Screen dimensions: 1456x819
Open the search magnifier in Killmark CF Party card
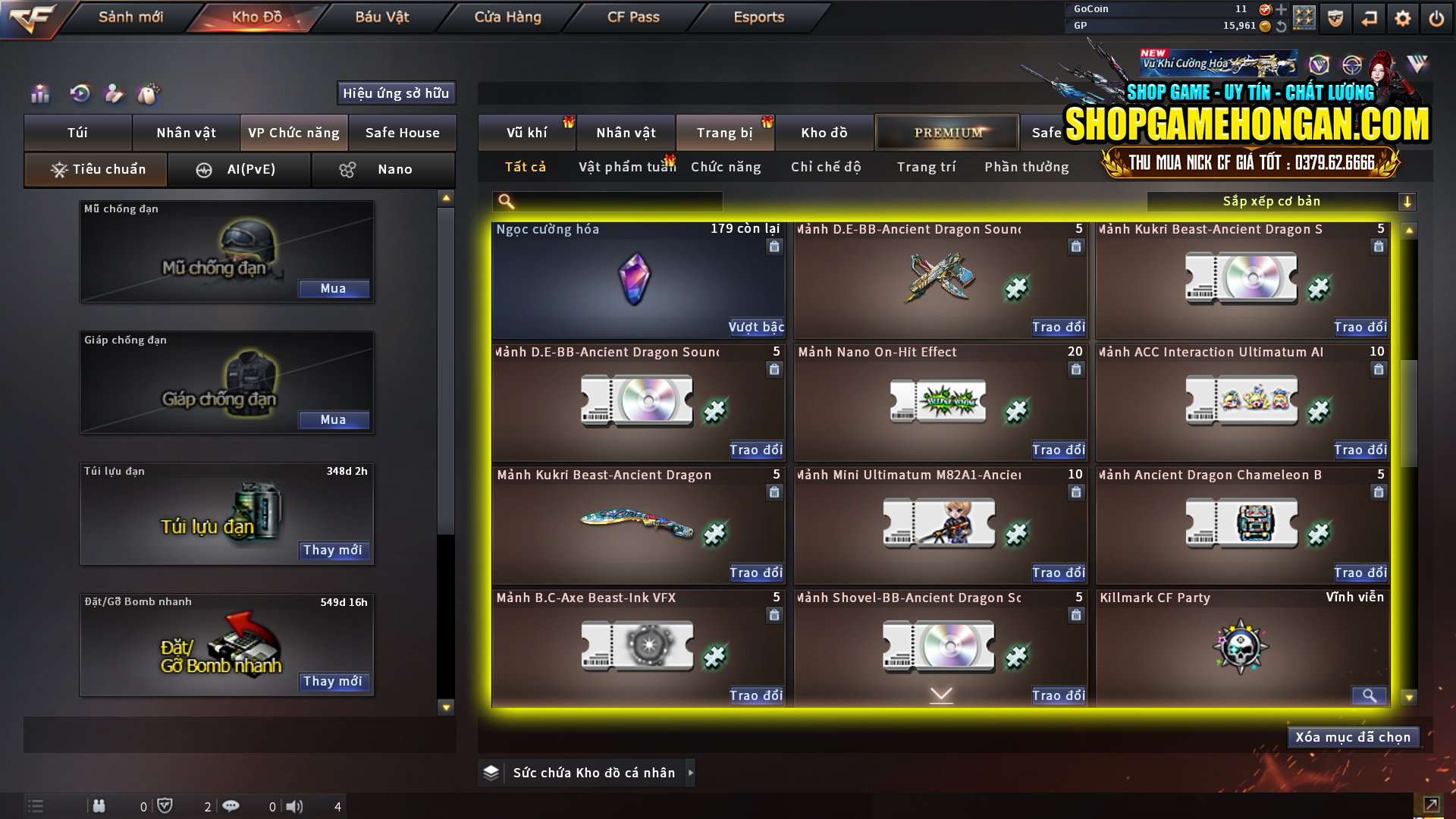[x=1369, y=695]
